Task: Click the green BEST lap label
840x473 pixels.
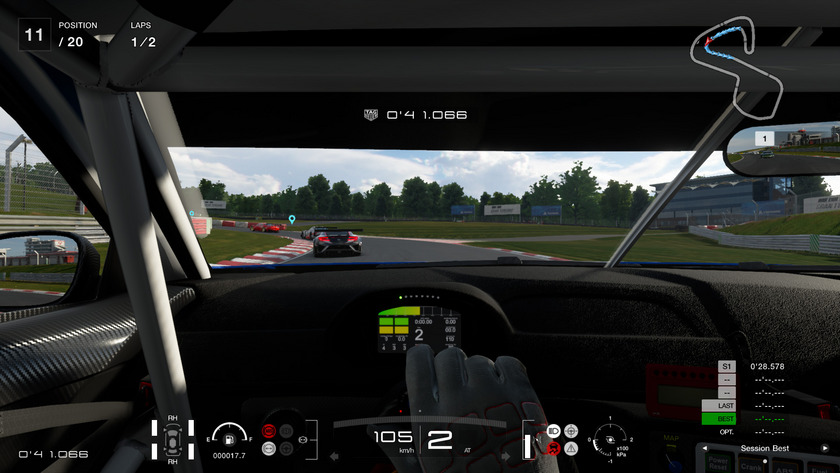Action: coord(726,419)
